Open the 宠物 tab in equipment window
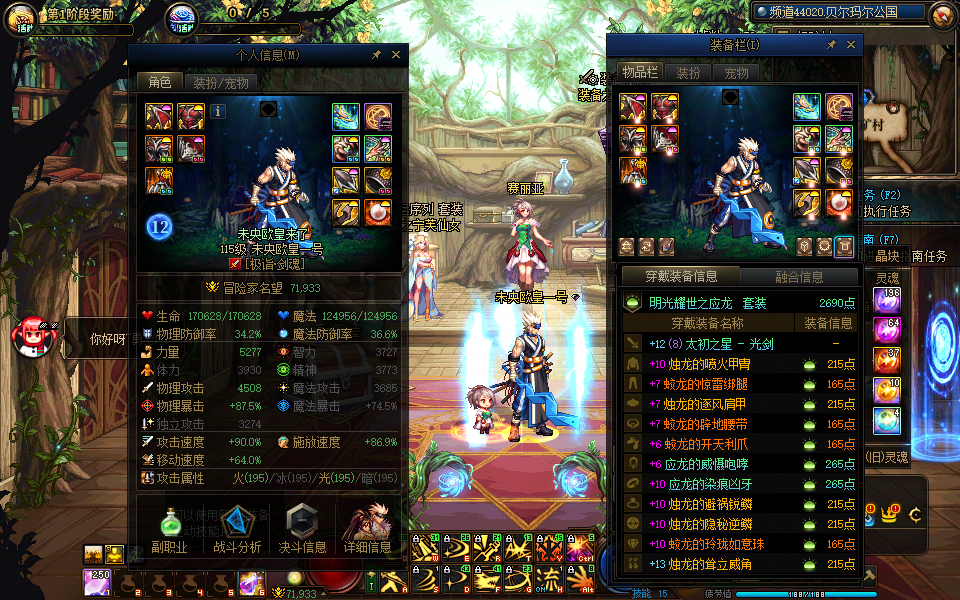 [736, 73]
